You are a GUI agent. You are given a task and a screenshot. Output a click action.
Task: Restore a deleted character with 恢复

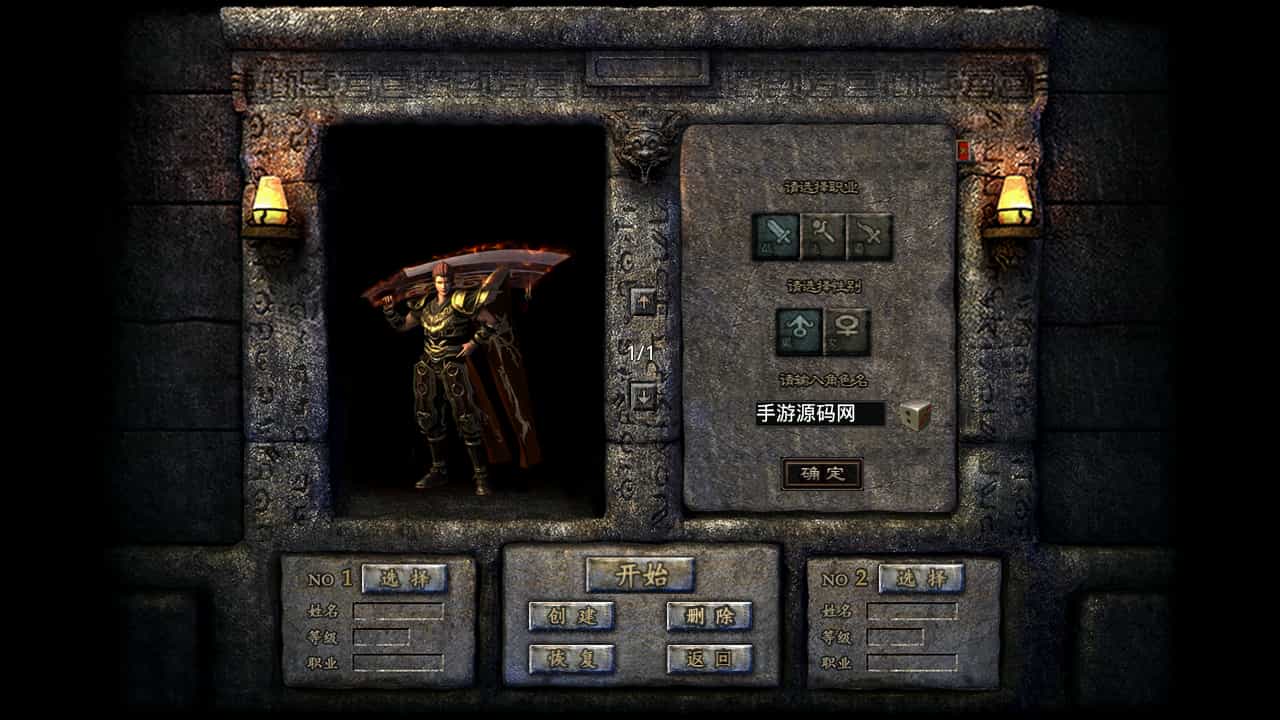[571, 659]
